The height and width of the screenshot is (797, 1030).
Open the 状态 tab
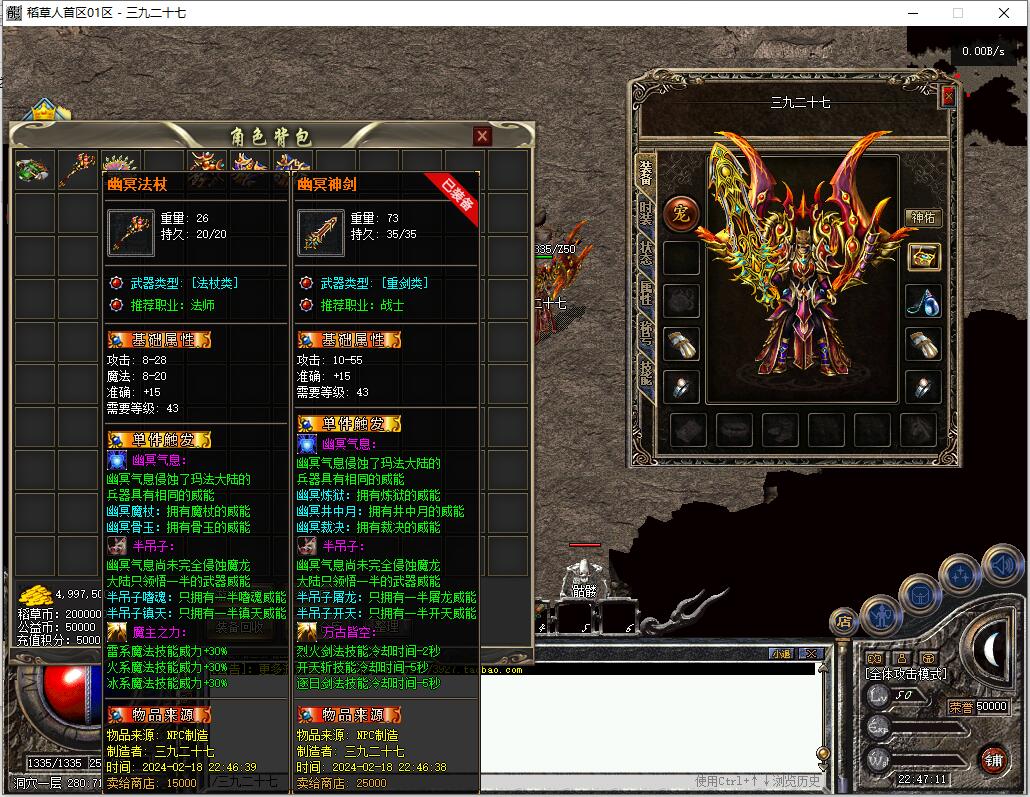click(646, 251)
